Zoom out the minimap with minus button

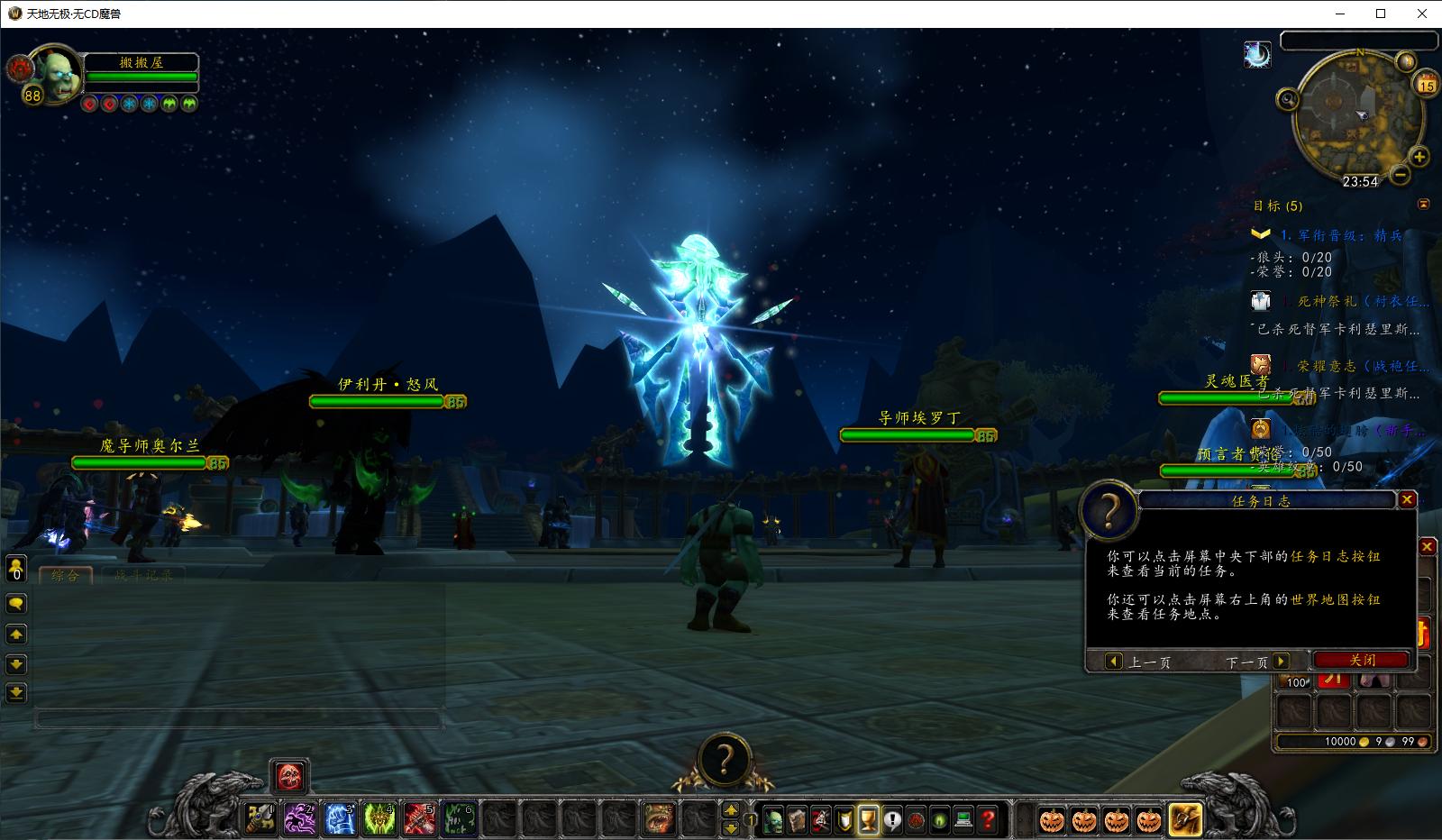[x=1400, y=174]
